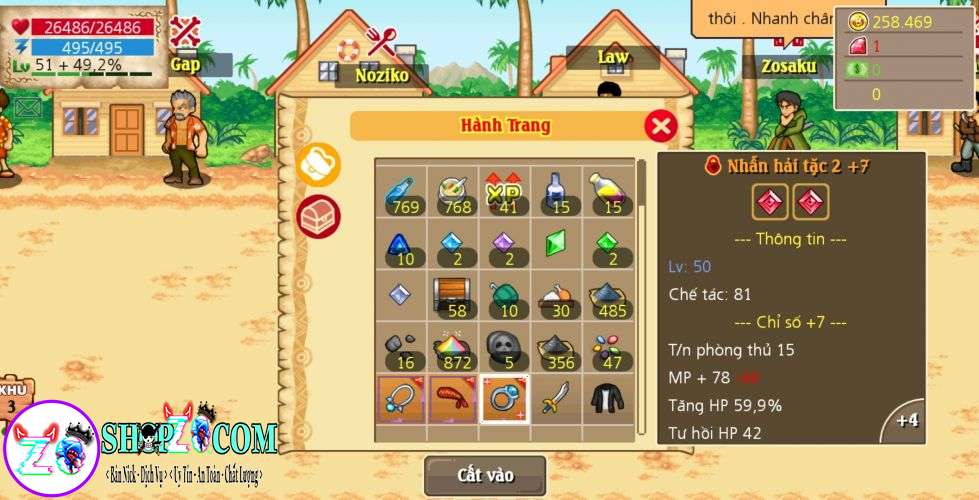Pick the treasure chest item with 58
This screenshot has width=979, height=500.
pos(452,294)
